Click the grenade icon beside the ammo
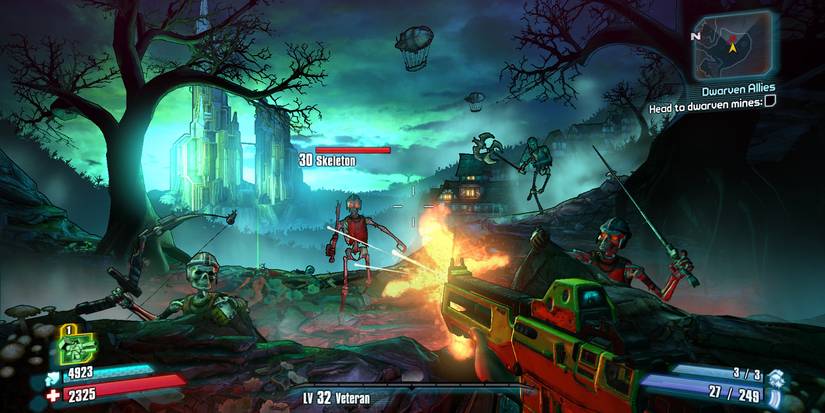825x413 pixels. point(775,377)
